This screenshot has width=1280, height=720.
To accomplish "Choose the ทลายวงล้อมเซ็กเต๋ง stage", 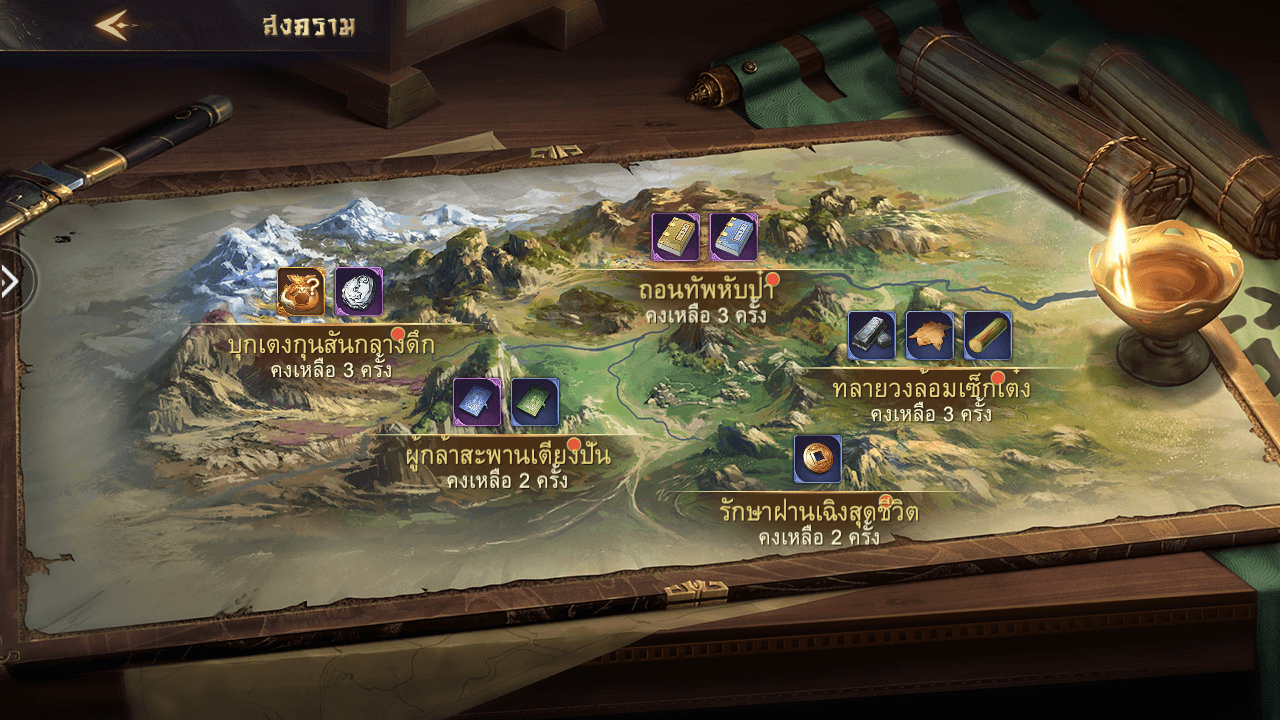I will [x=930, y=388].
